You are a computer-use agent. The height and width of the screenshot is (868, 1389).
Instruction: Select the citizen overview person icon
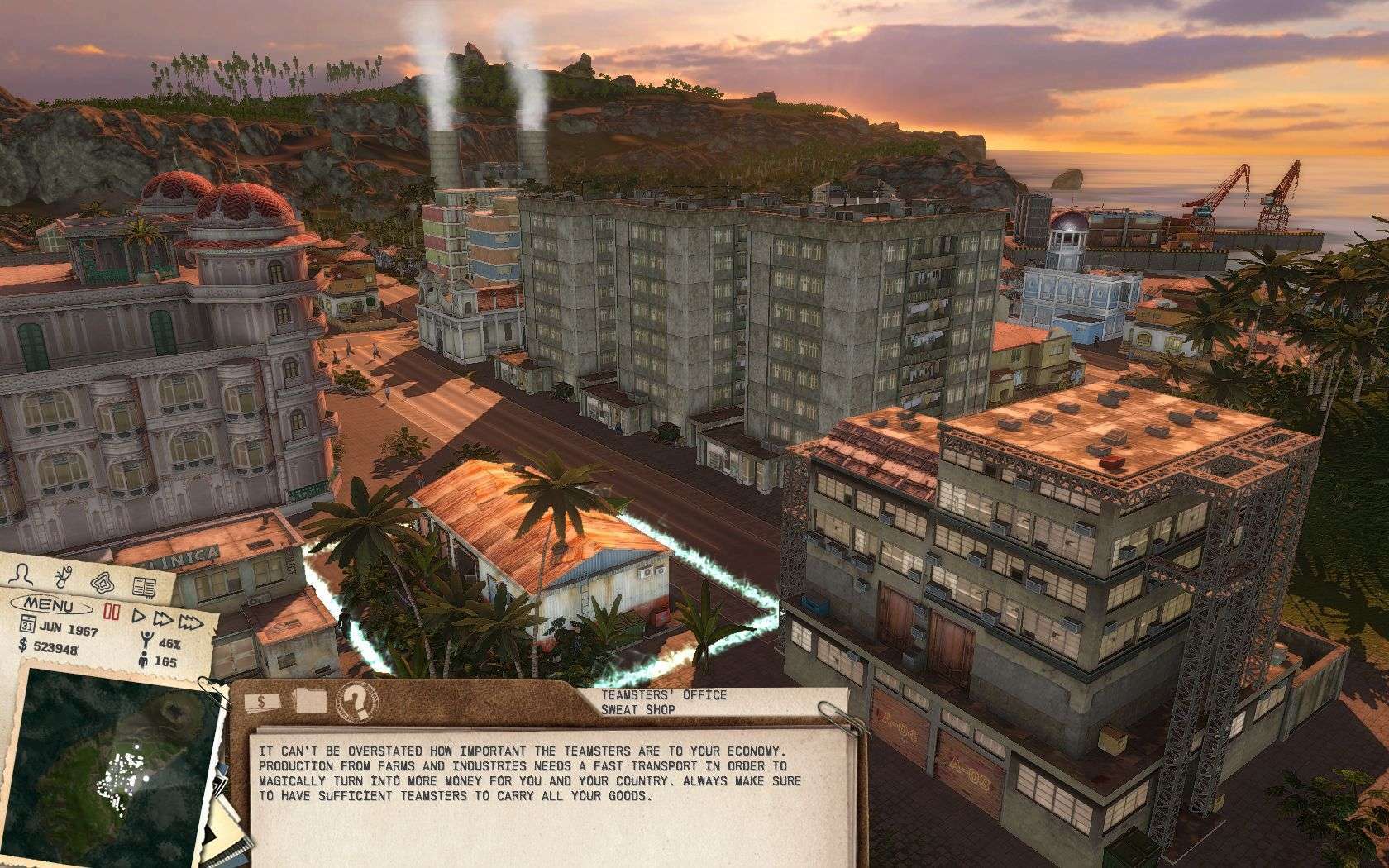point(21,576)
